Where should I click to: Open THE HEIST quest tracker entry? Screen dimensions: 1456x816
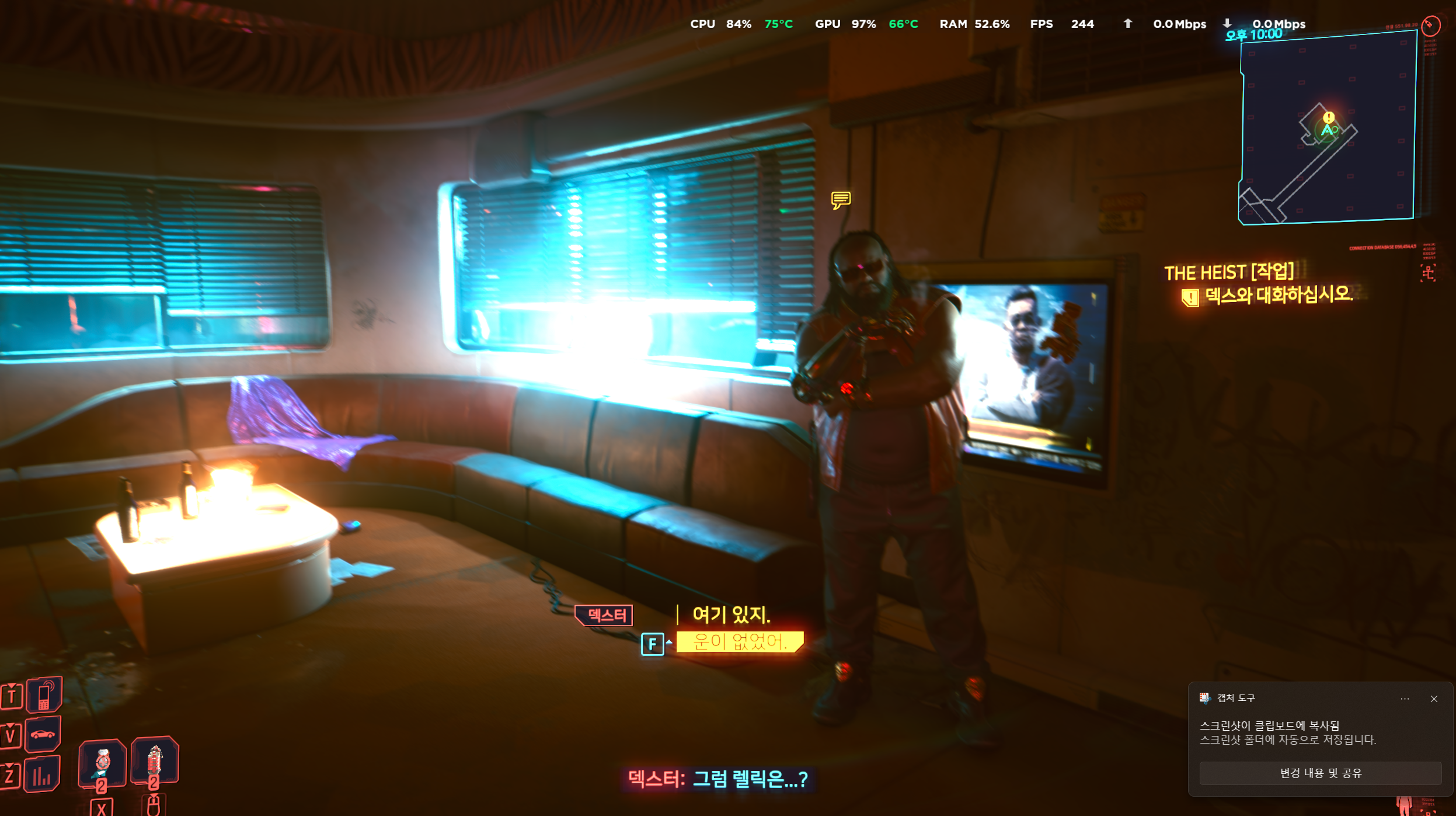(1229, 272)
